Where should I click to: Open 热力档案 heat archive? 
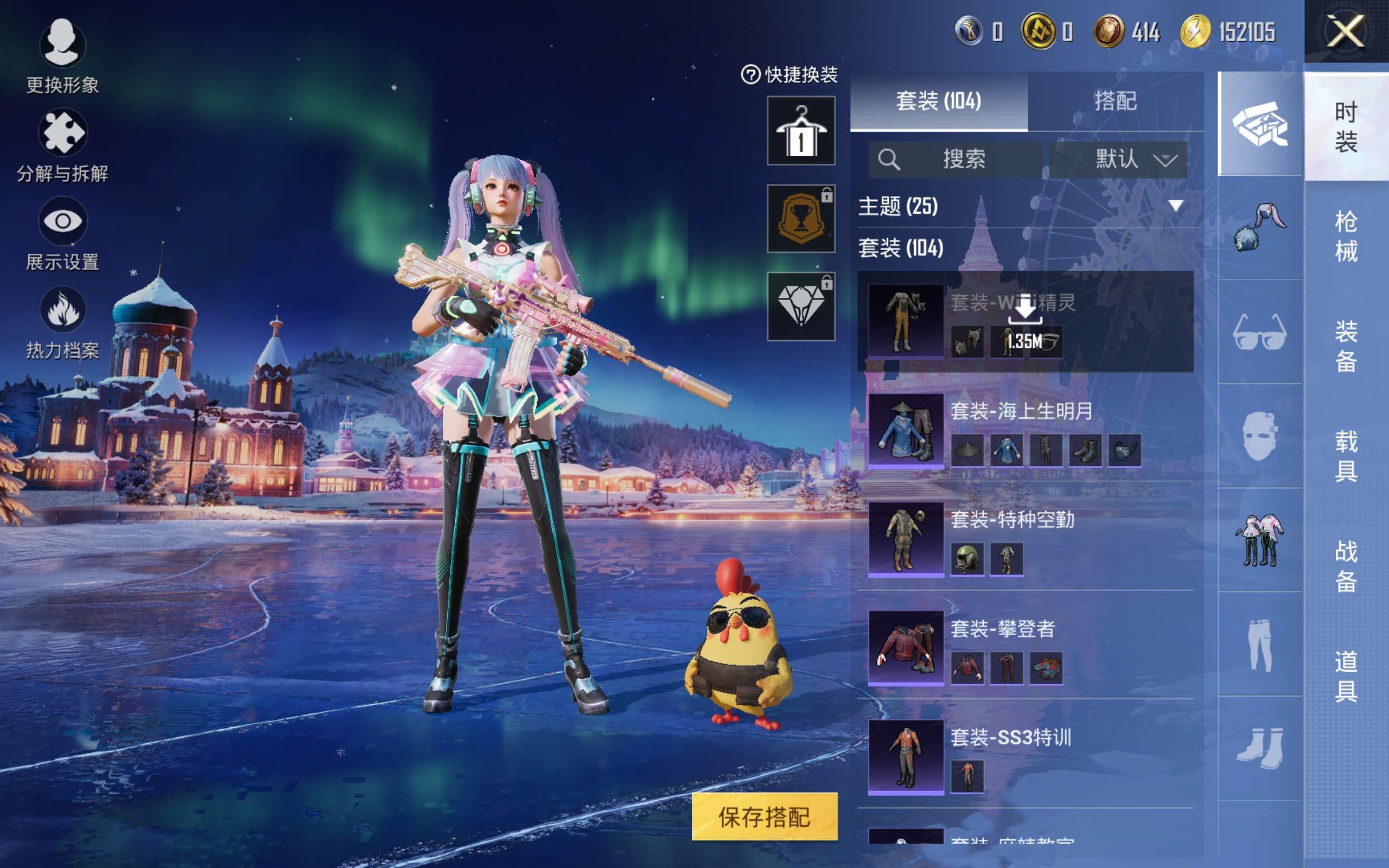62,323
